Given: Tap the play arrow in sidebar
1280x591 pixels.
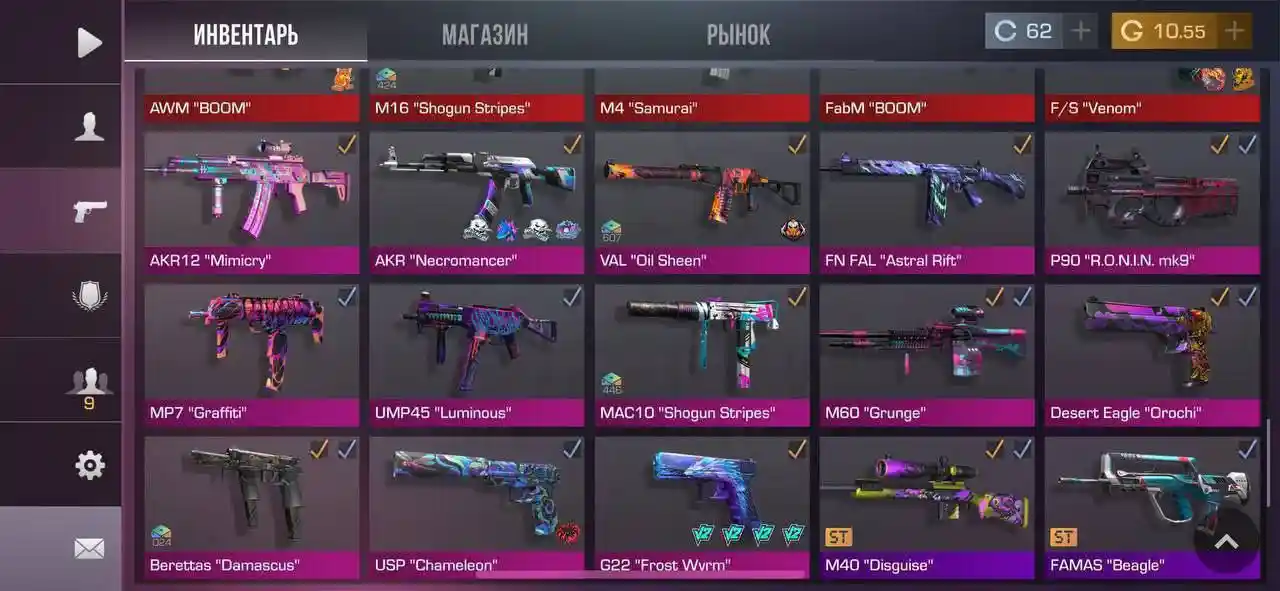Looking at the screenshot, I should click(x=89, y=42).
